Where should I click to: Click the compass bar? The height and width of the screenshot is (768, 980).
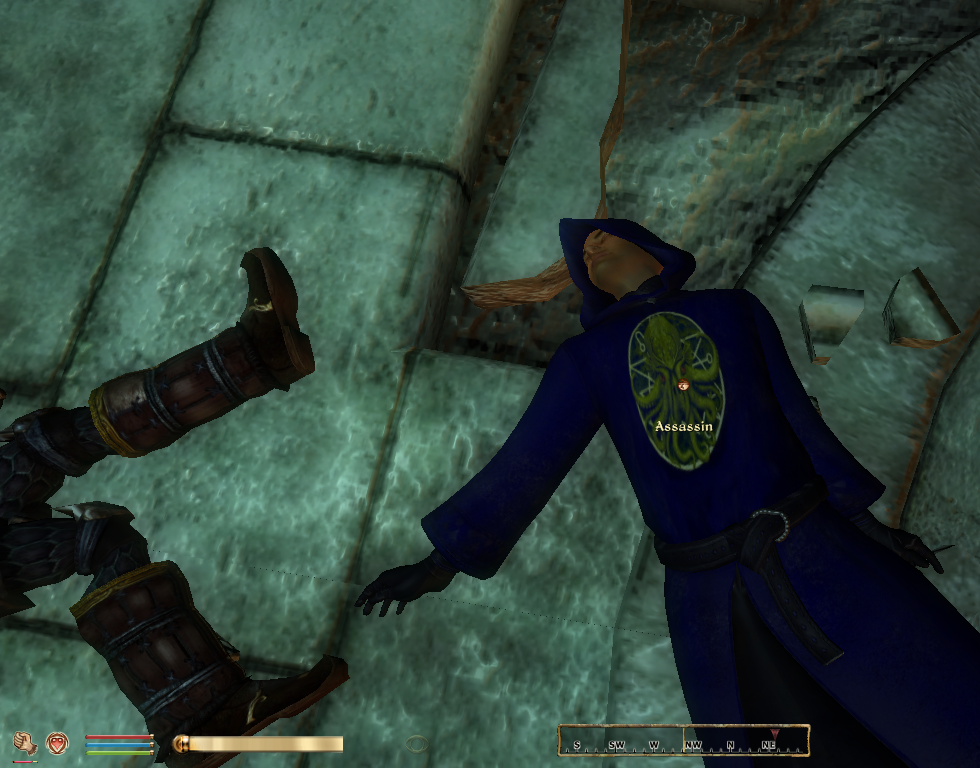(683, 741)
